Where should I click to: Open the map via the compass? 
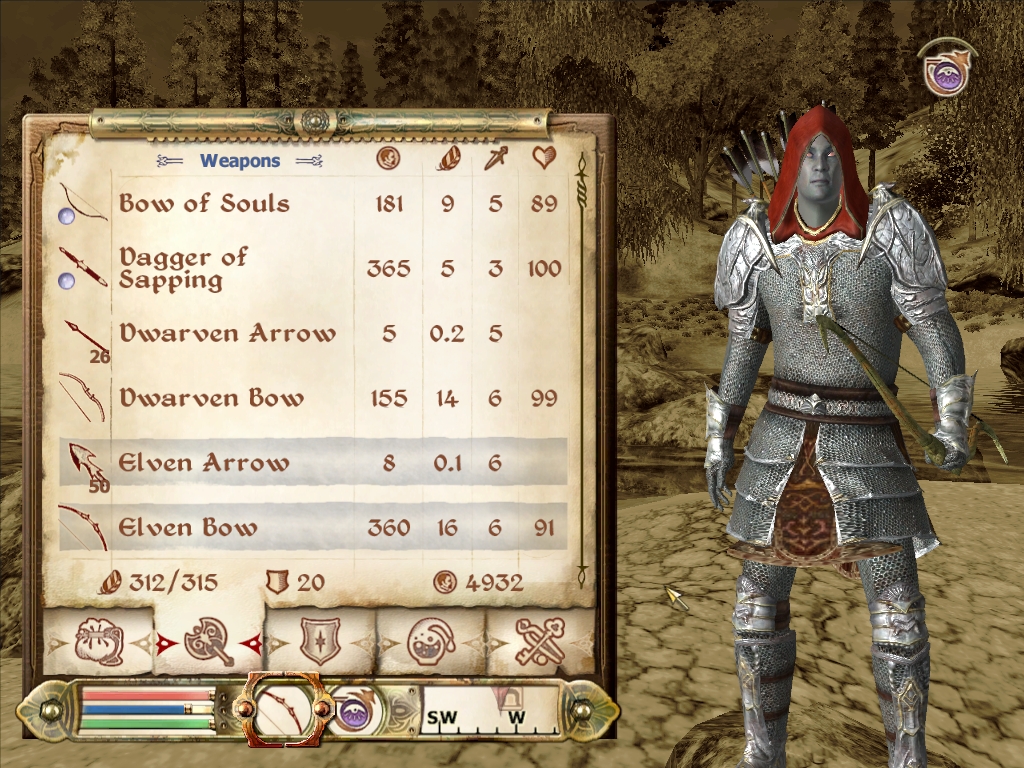point(489,711)
